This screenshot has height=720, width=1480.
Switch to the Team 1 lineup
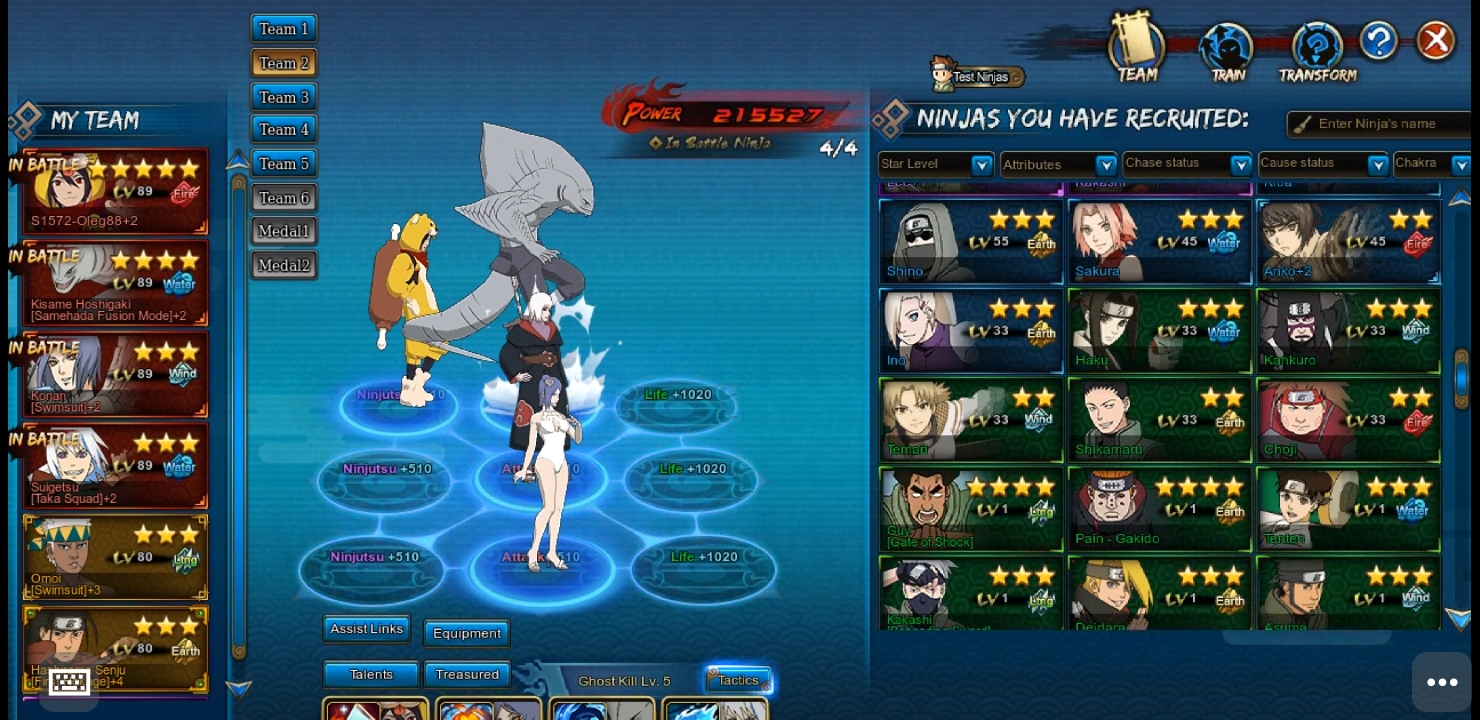[x=284, y=29]
